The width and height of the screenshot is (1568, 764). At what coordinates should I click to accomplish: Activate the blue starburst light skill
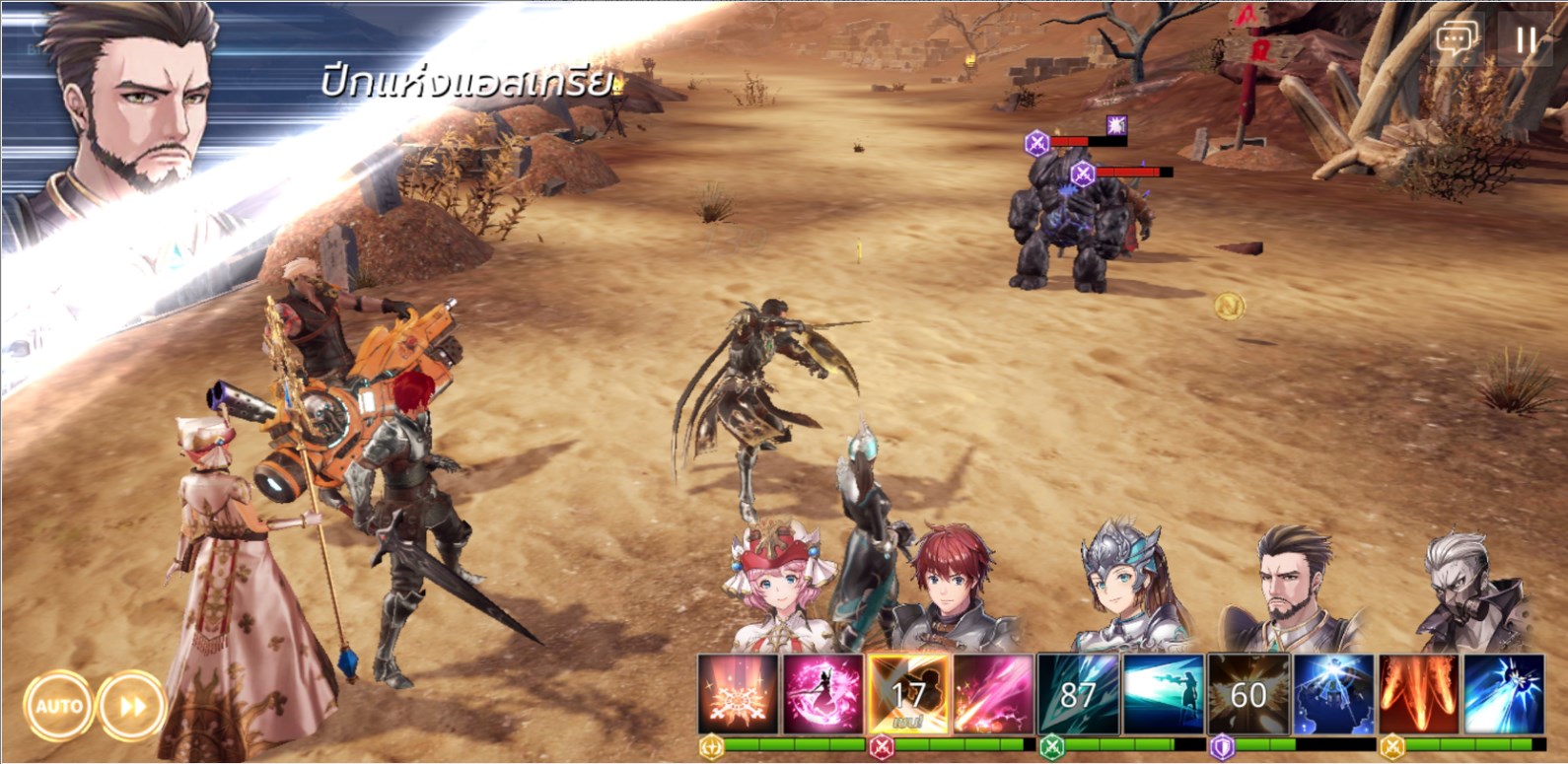click(x=1333, y=695)
